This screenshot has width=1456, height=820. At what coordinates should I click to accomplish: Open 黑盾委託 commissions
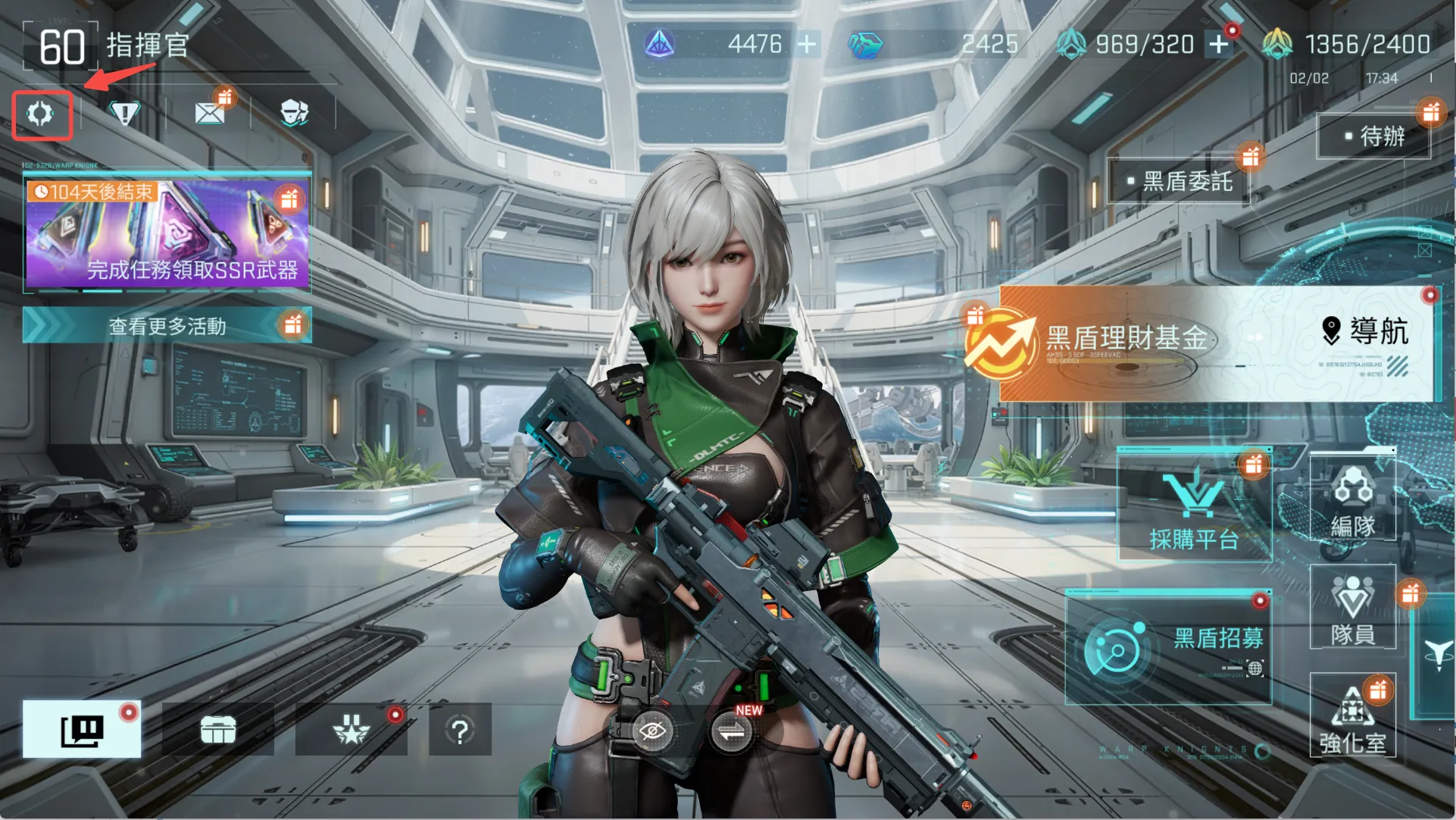pyautogui.click(x=1178, y=181)
